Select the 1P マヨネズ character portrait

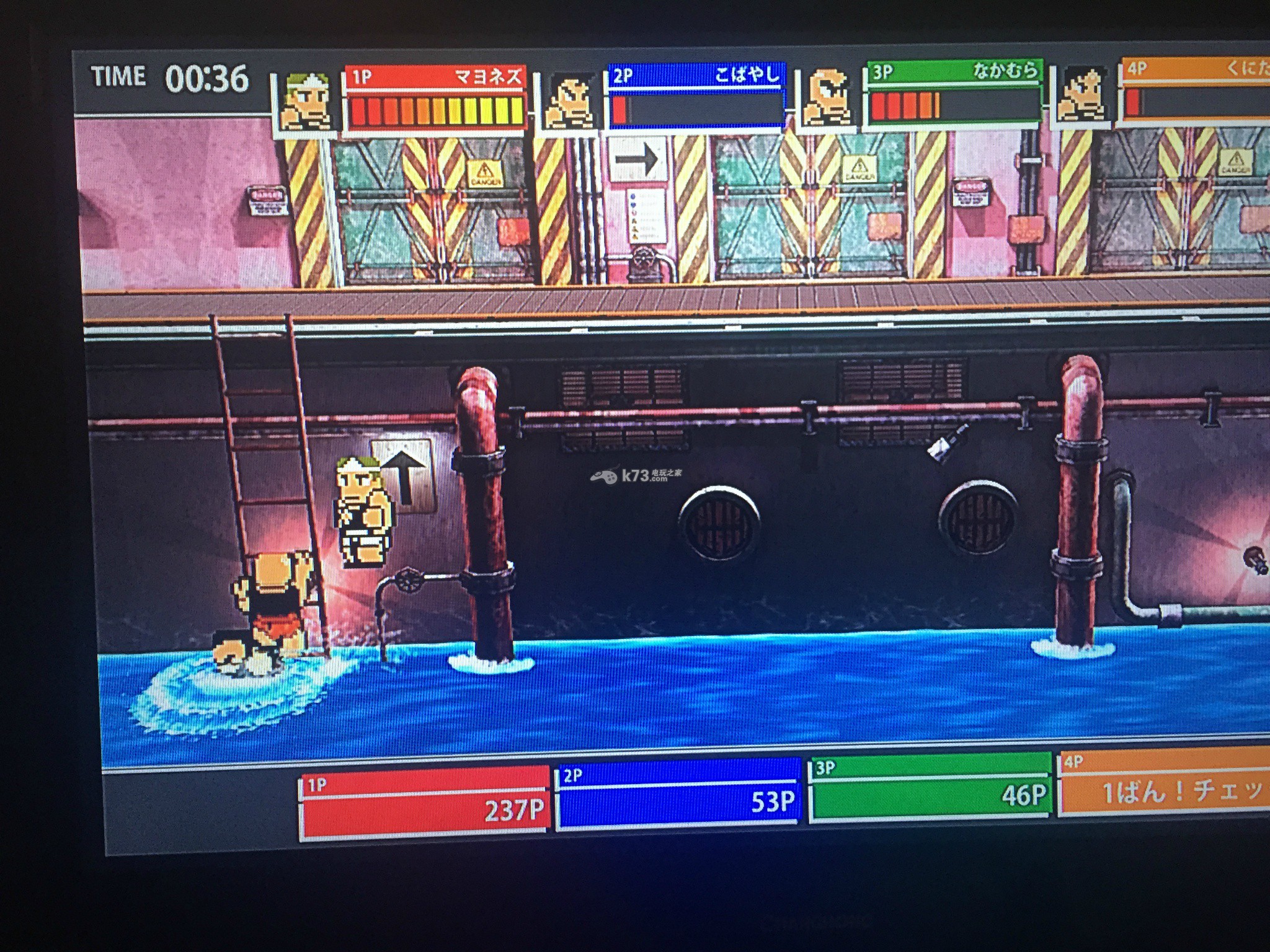point(306,102)
